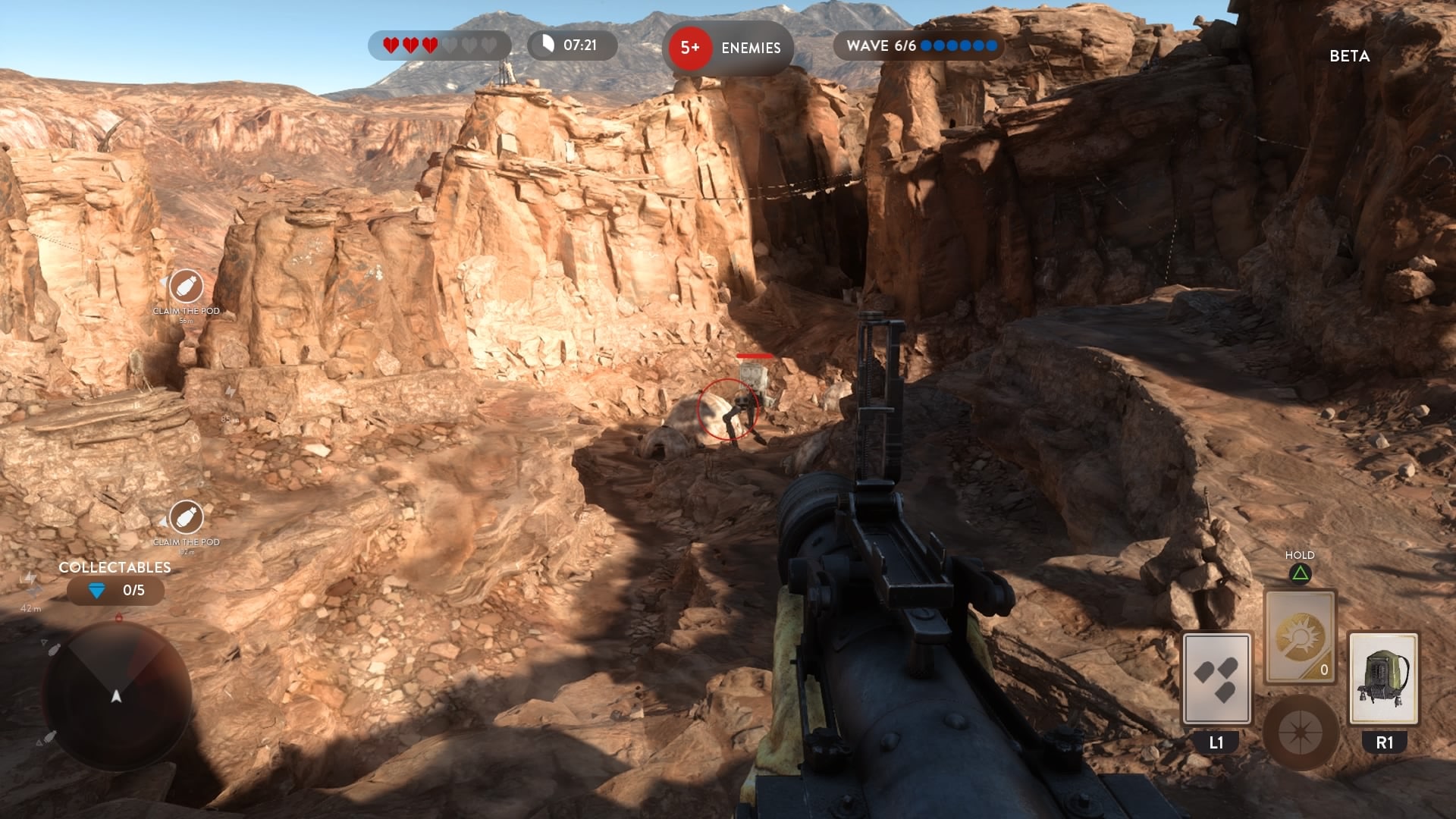Viewport: 1456px width, 819px height.
Task: Select the upper Claim the Pod marker
Action: point(186,287)
